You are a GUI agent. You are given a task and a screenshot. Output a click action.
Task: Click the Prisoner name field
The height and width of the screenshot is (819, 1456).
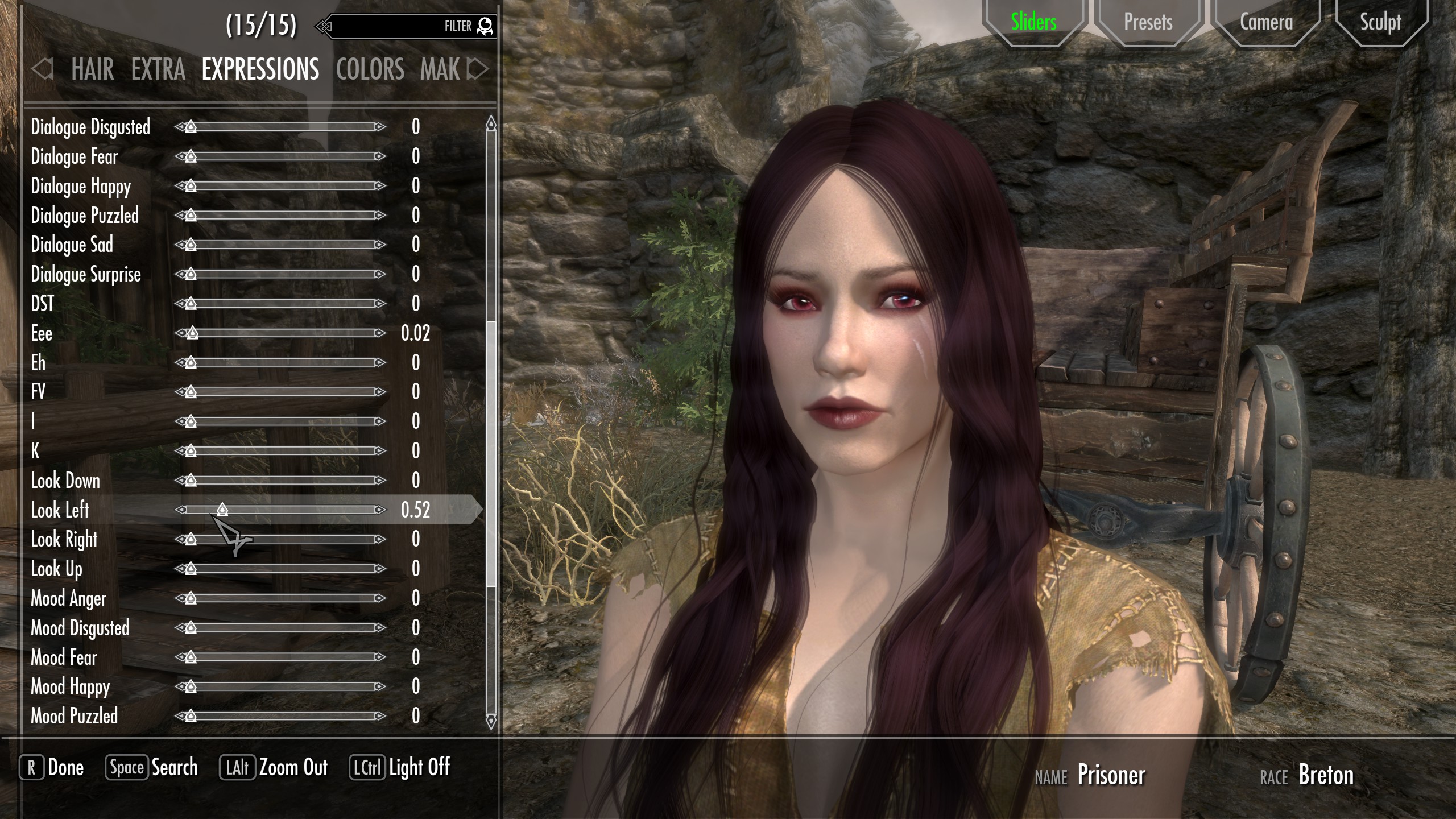tap(1111, 775)
